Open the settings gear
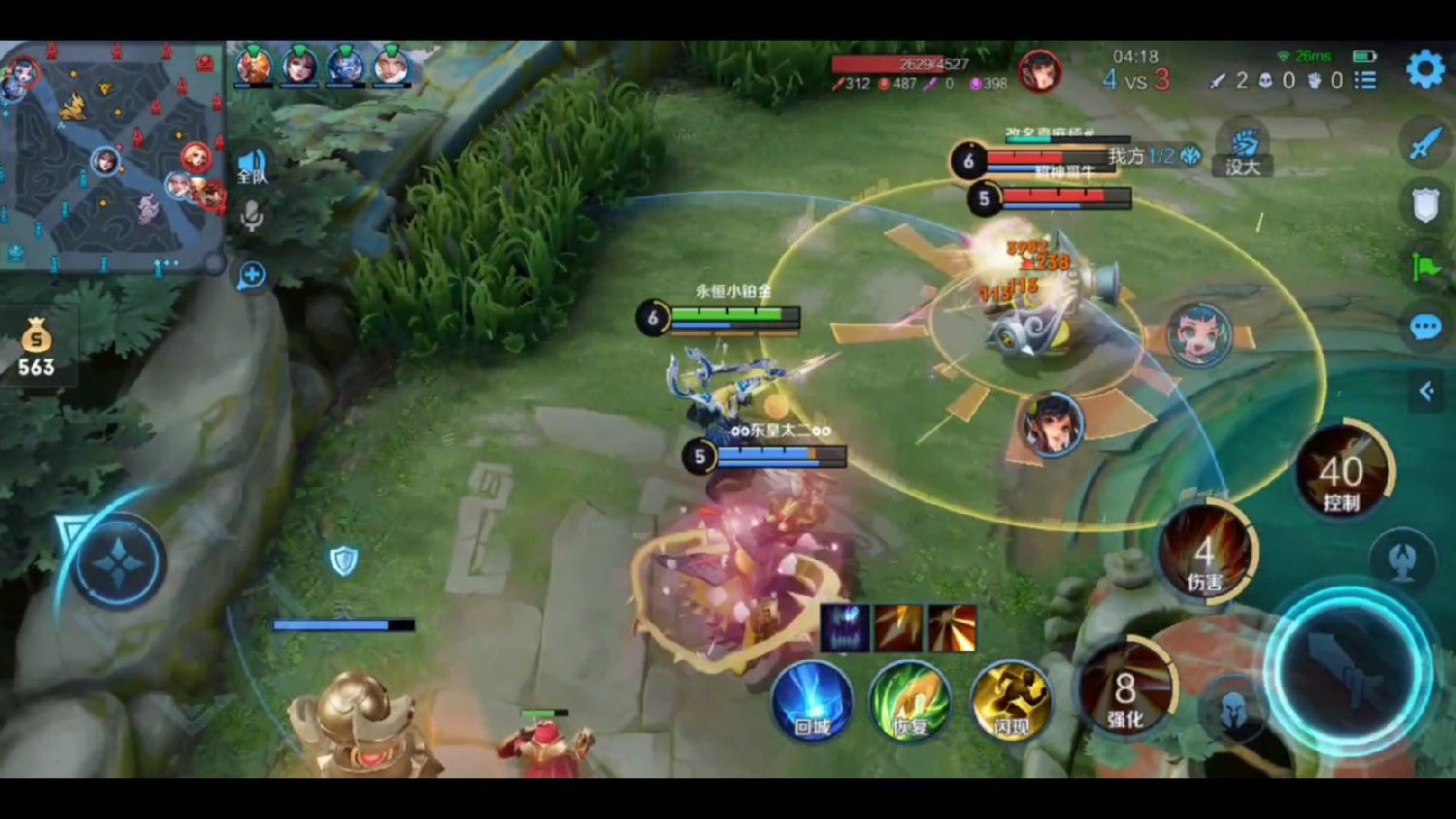The image size is (1456, 819). (x=1424, y=70)
